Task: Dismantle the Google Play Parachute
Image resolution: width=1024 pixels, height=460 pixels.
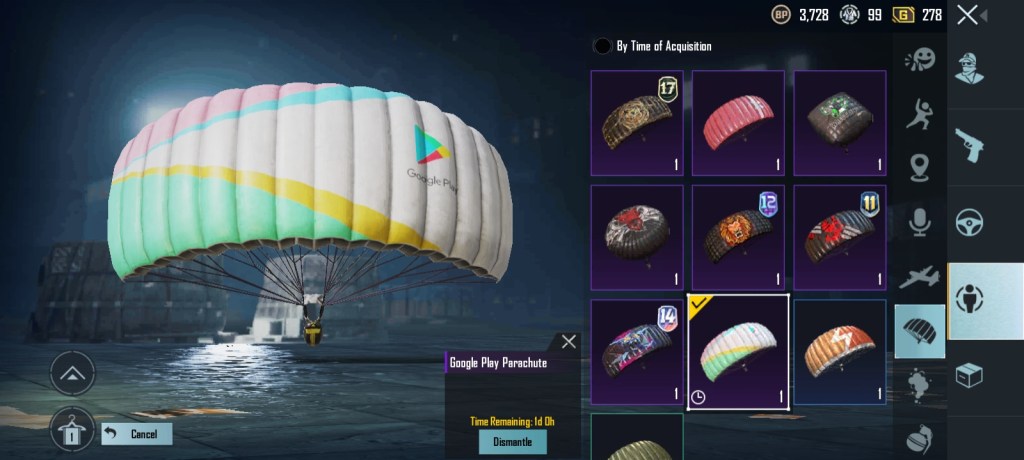Action: (x=513, y=442)
